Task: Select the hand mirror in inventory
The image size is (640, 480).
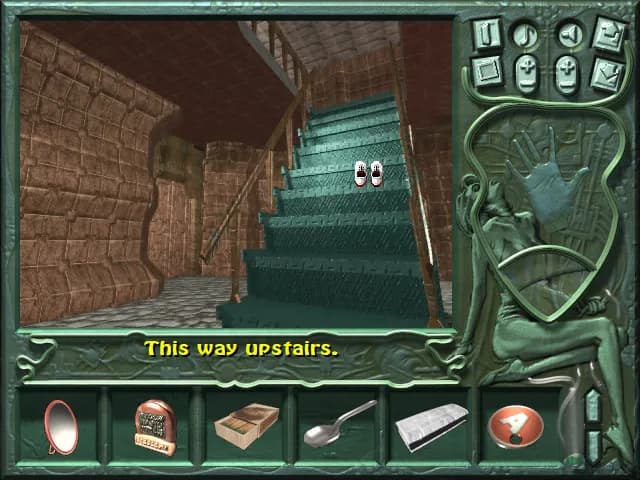Action: 60,427
